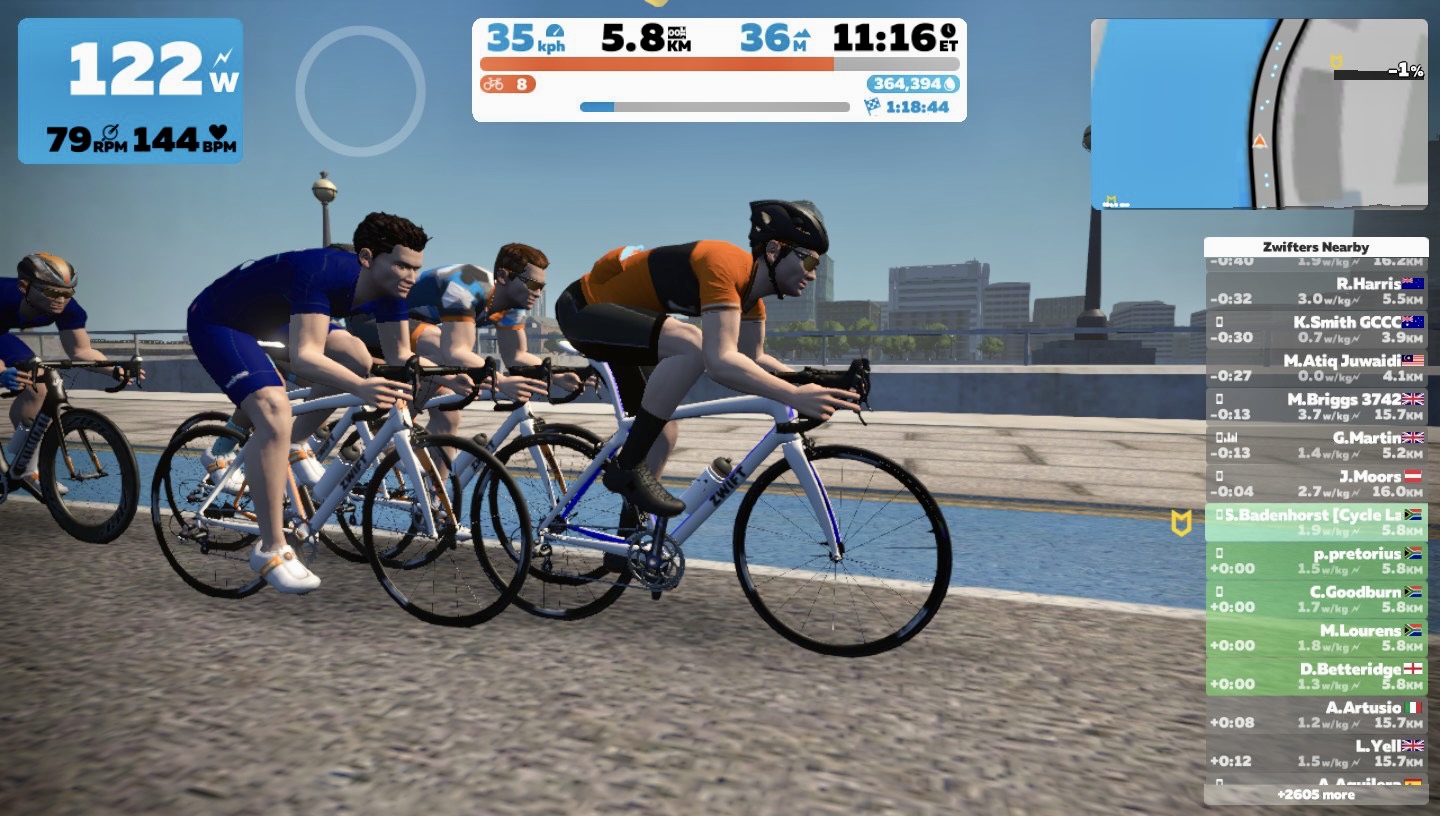
Task: Open the route minimap
Action: [1258, 114]
